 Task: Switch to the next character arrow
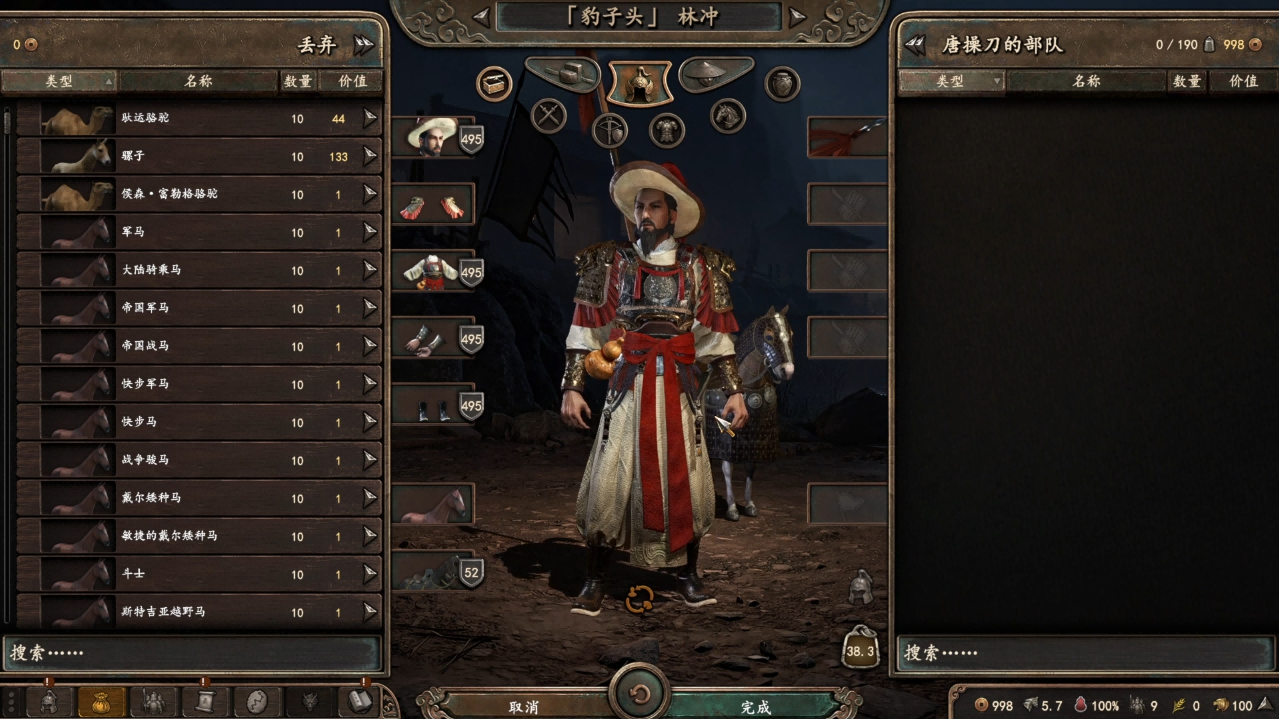797,16
